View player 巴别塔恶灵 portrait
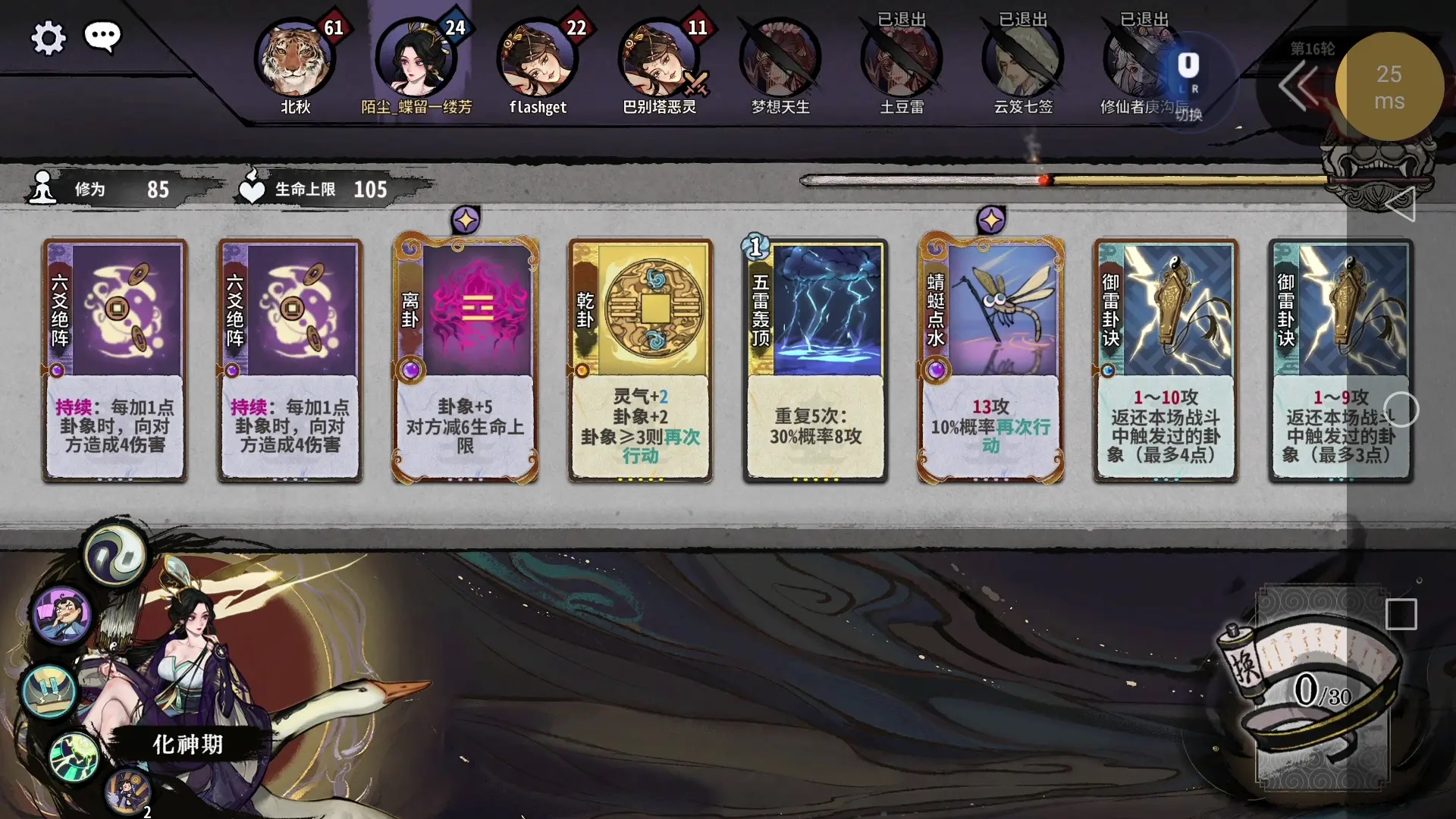Viewport: 1456px width, 819px height. tap(659, 61)
